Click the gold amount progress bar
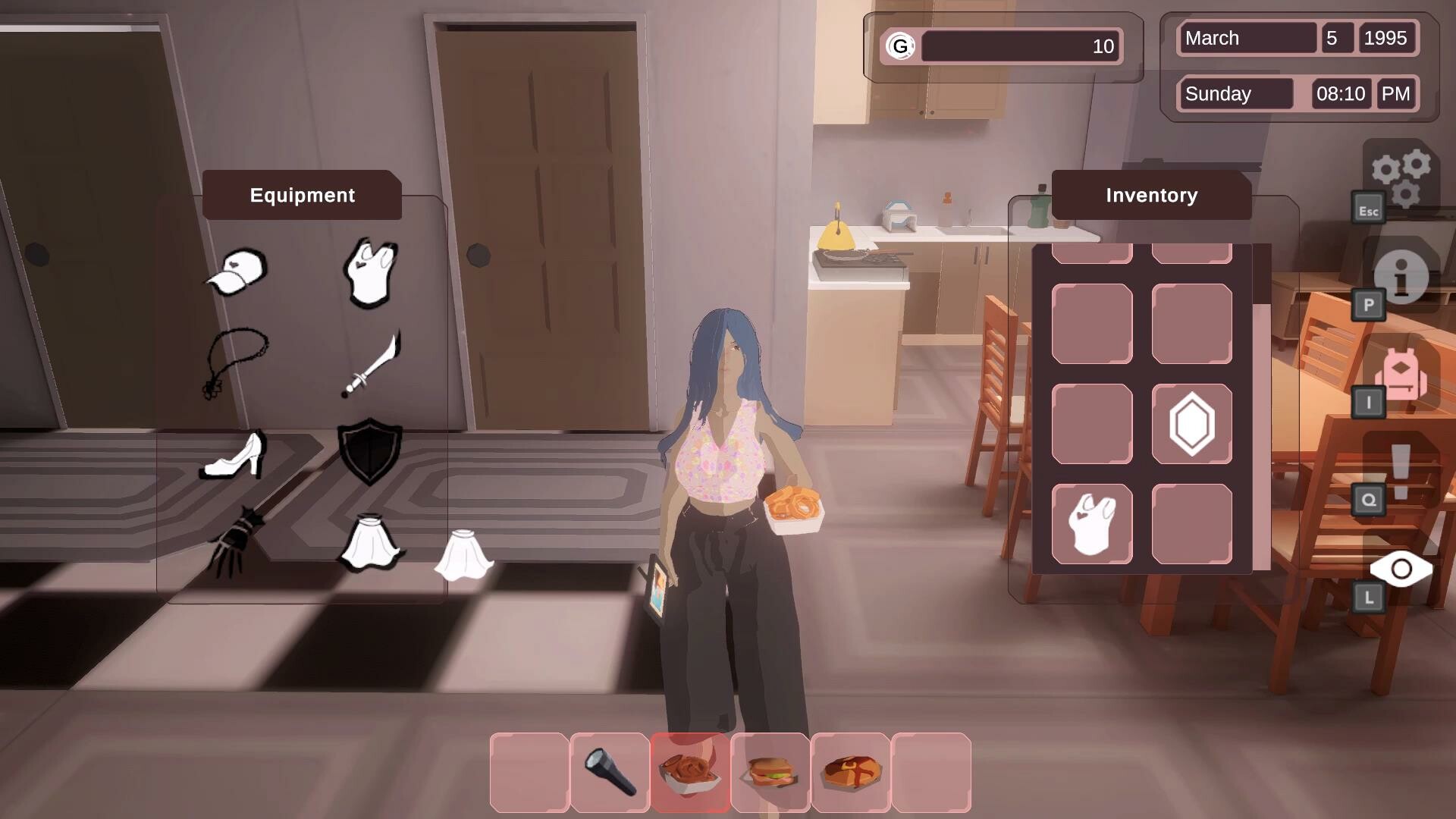Viewport: 1456px width, 819px height. click(x=1020, y=46)
